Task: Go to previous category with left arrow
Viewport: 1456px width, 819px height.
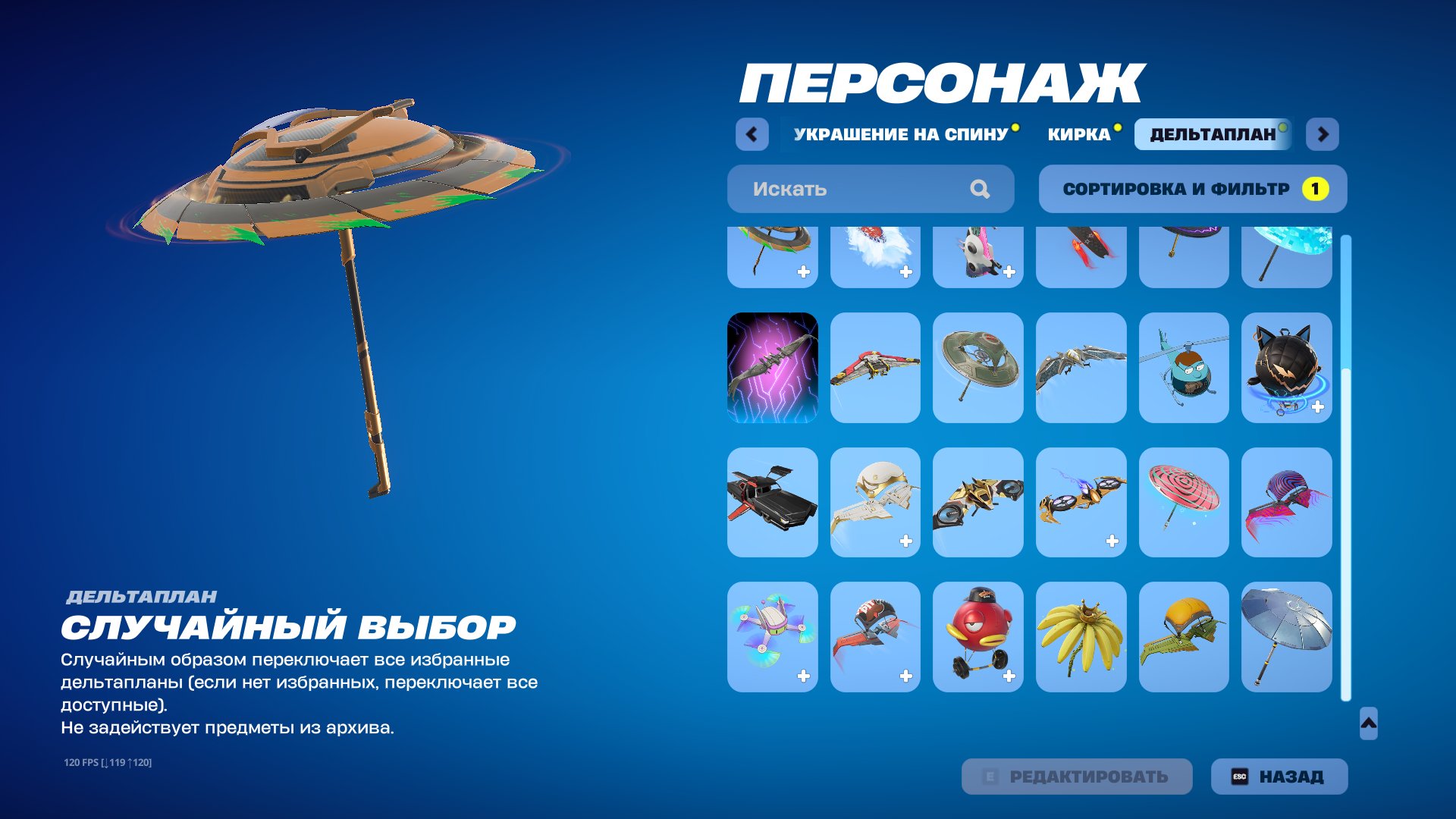Action: [752, 134]
